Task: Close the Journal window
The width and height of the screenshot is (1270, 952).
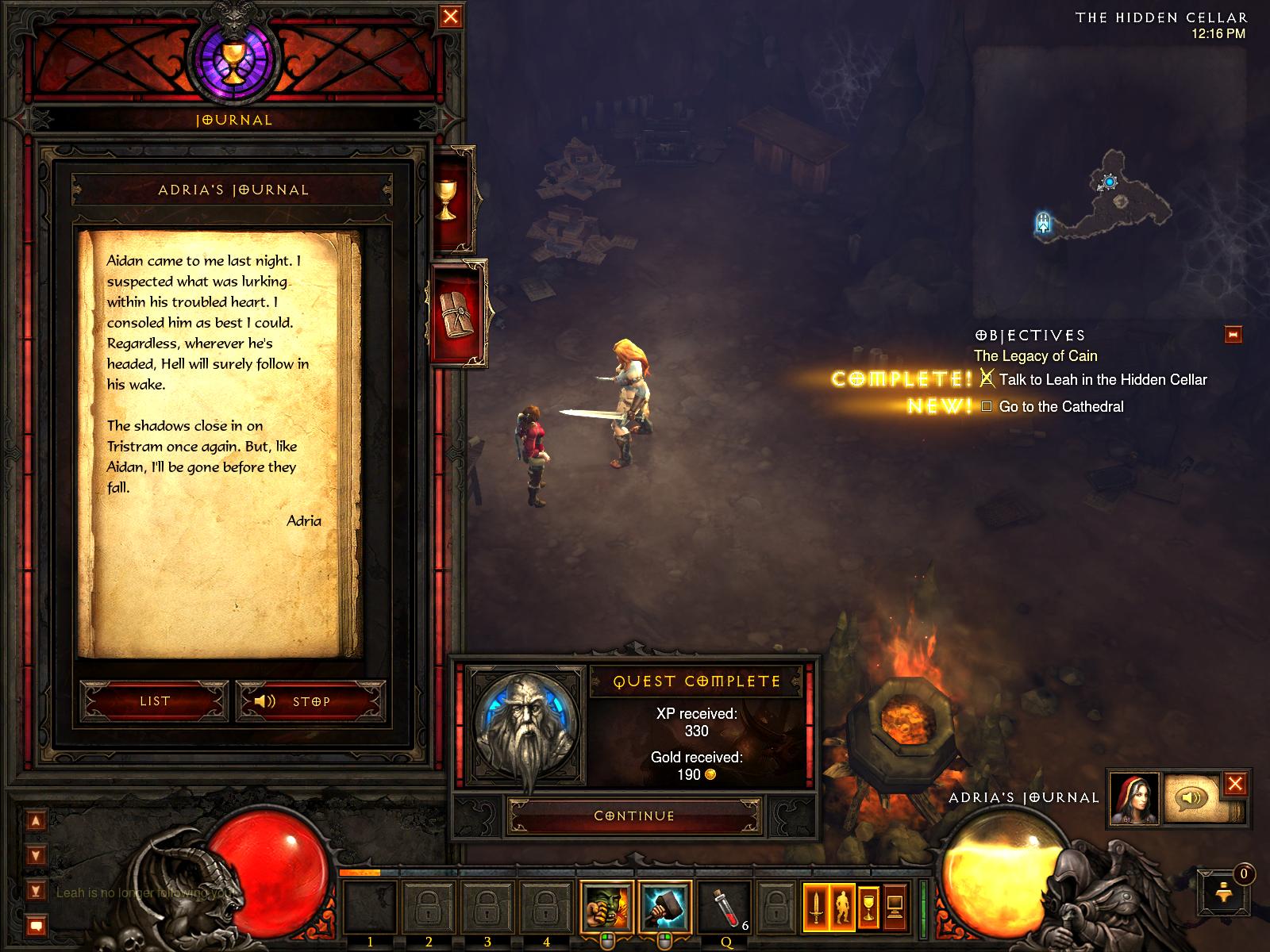Action: point(450,17)
